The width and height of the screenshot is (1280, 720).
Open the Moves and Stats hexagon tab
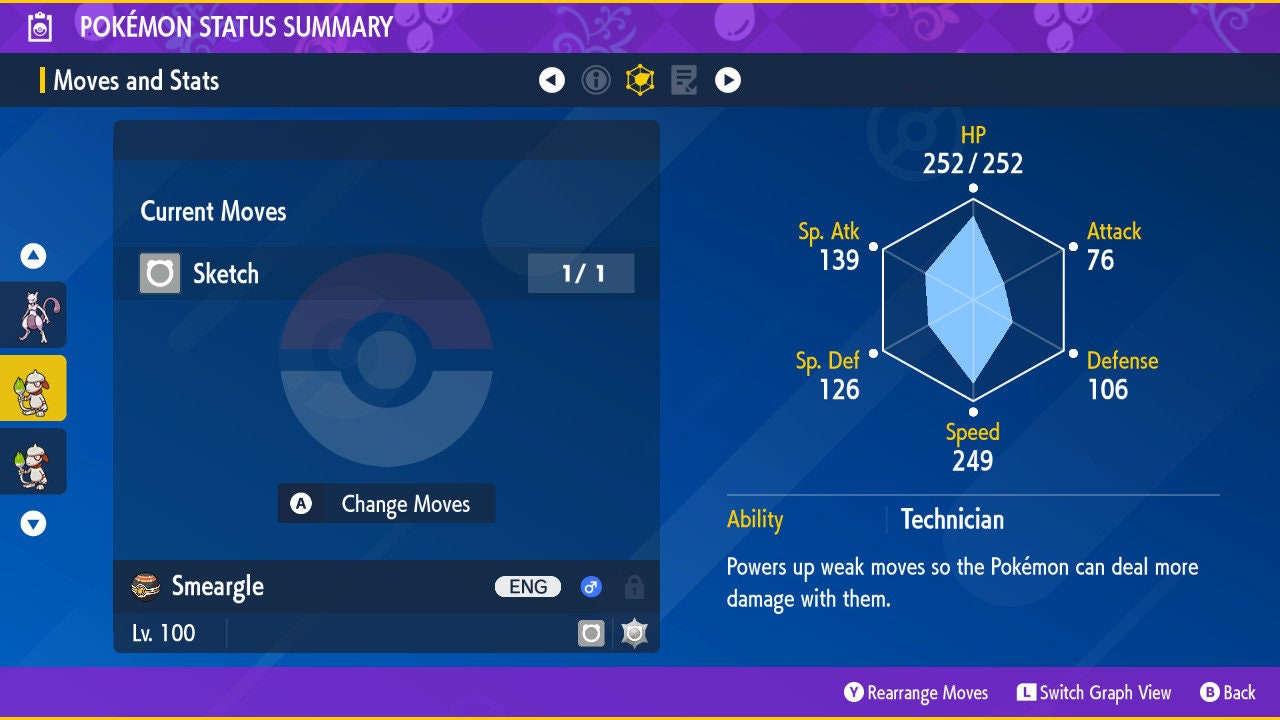640,80
